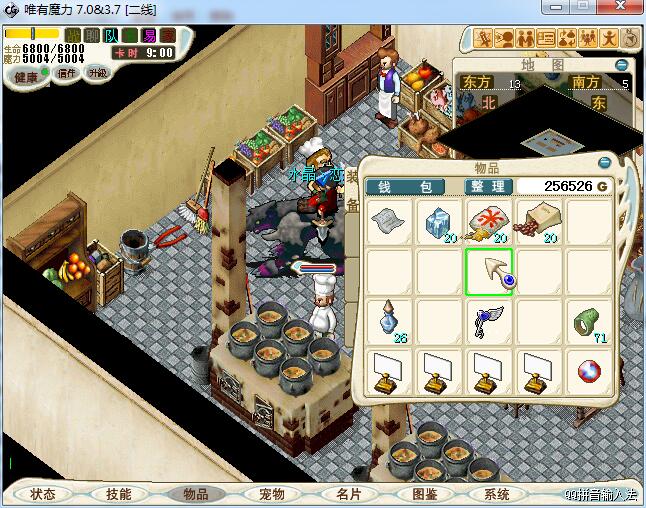The image size is (646, 508).
Task: Open the 系统 system menu
Action: pos(497,494)
